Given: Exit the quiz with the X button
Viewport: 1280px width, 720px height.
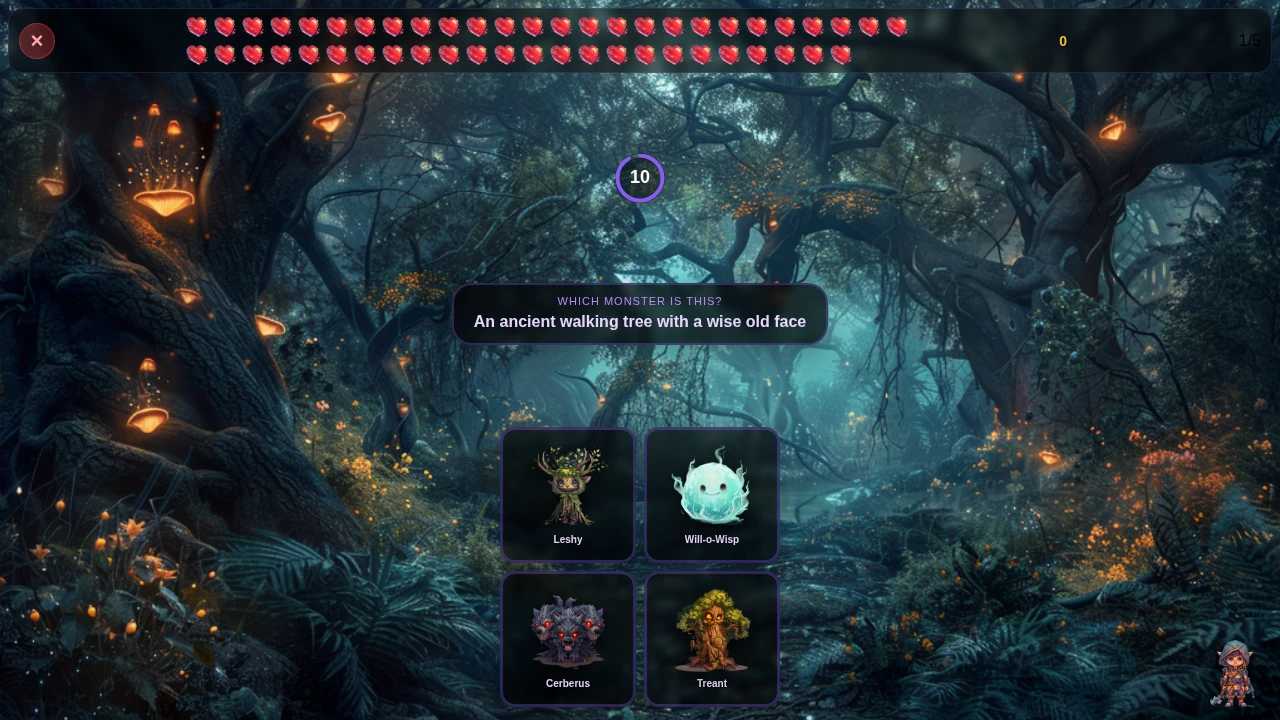Looking at the screenshot, I should coord(37,41).
